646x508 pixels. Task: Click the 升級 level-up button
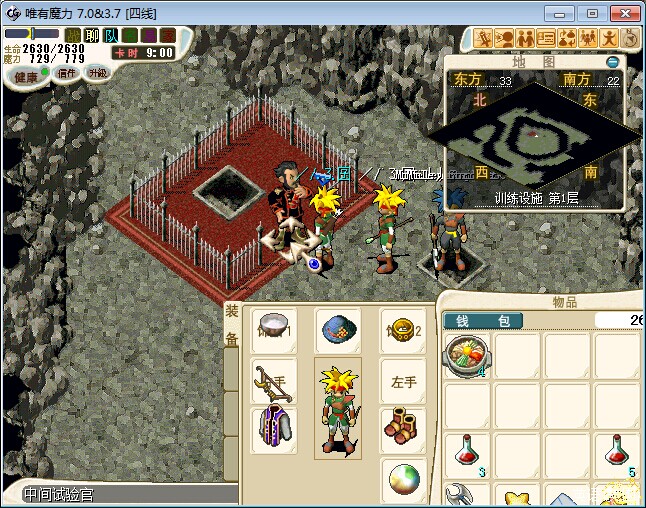coord(97,73)
